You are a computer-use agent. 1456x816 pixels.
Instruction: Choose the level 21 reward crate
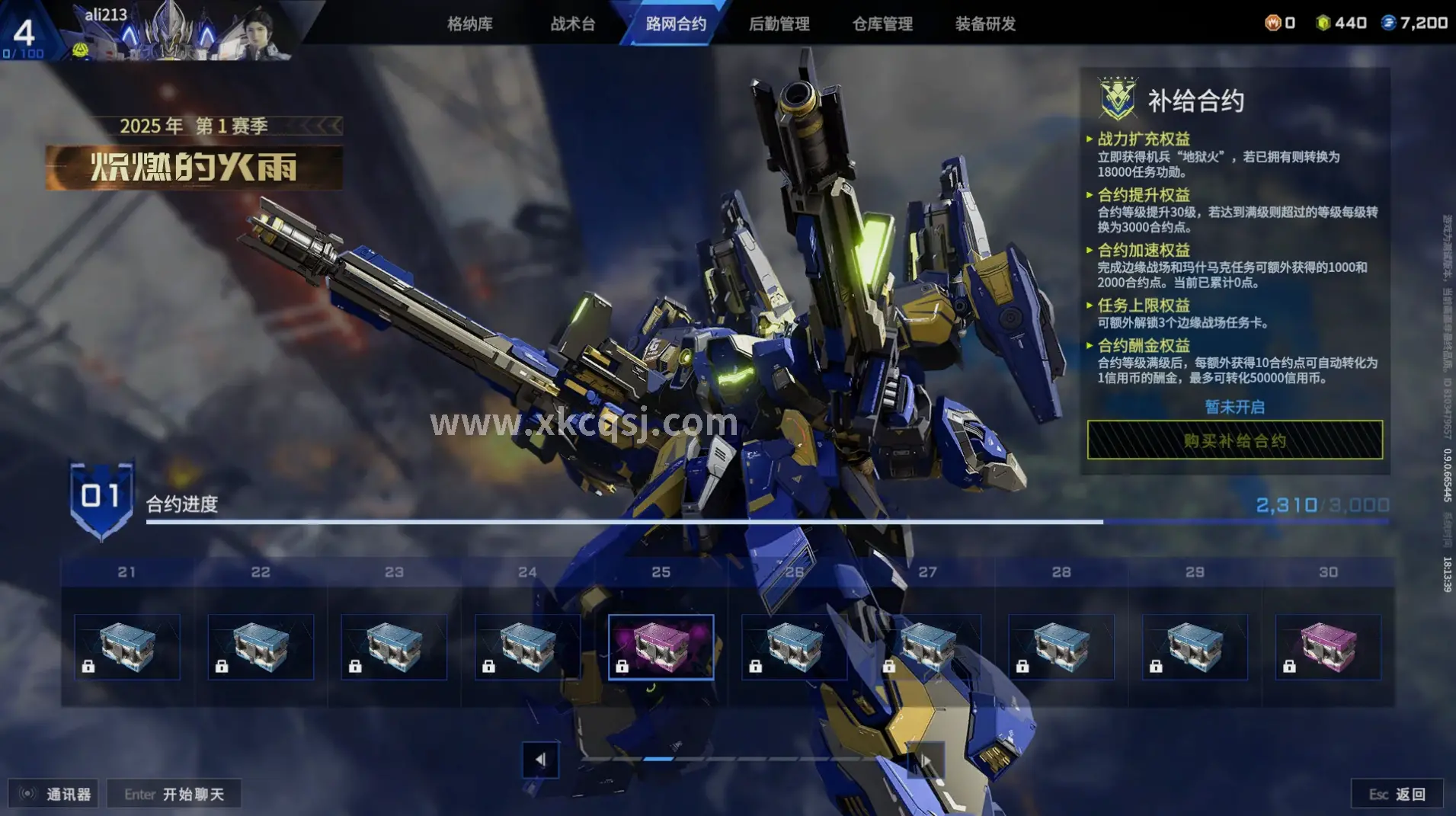(x=127, y=647)
